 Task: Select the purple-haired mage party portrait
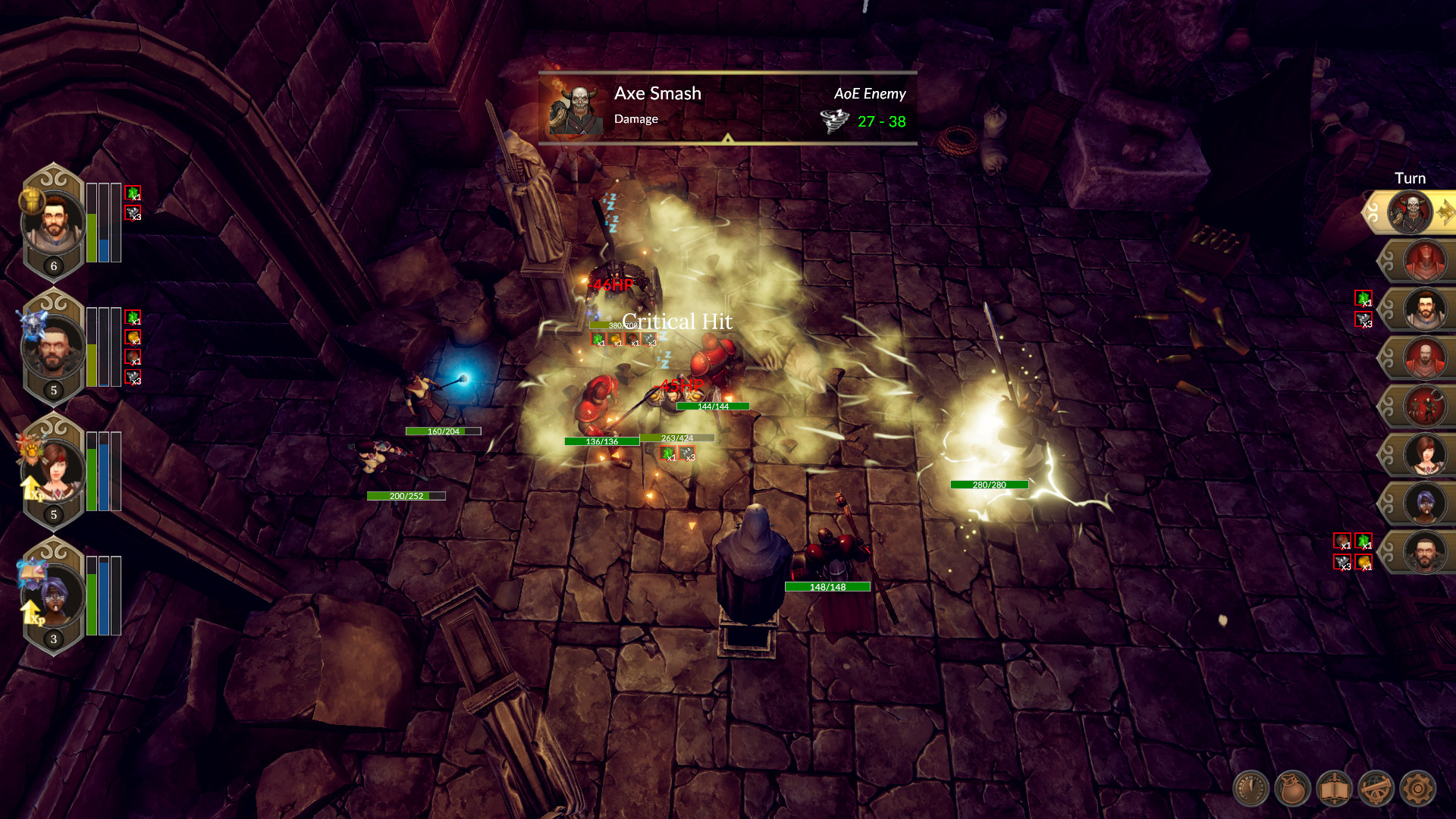(x=56, y=595)
